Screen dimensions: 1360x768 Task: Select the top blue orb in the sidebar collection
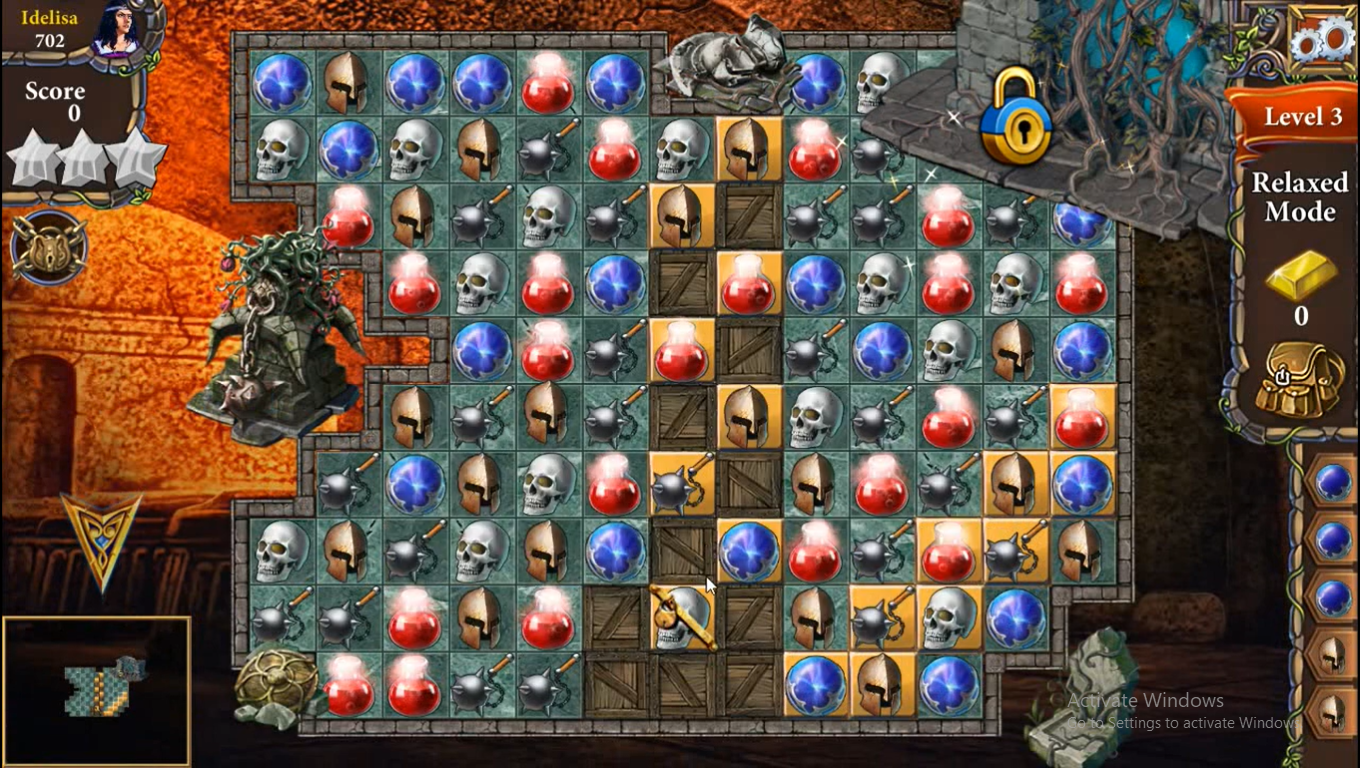(1334, 483)
